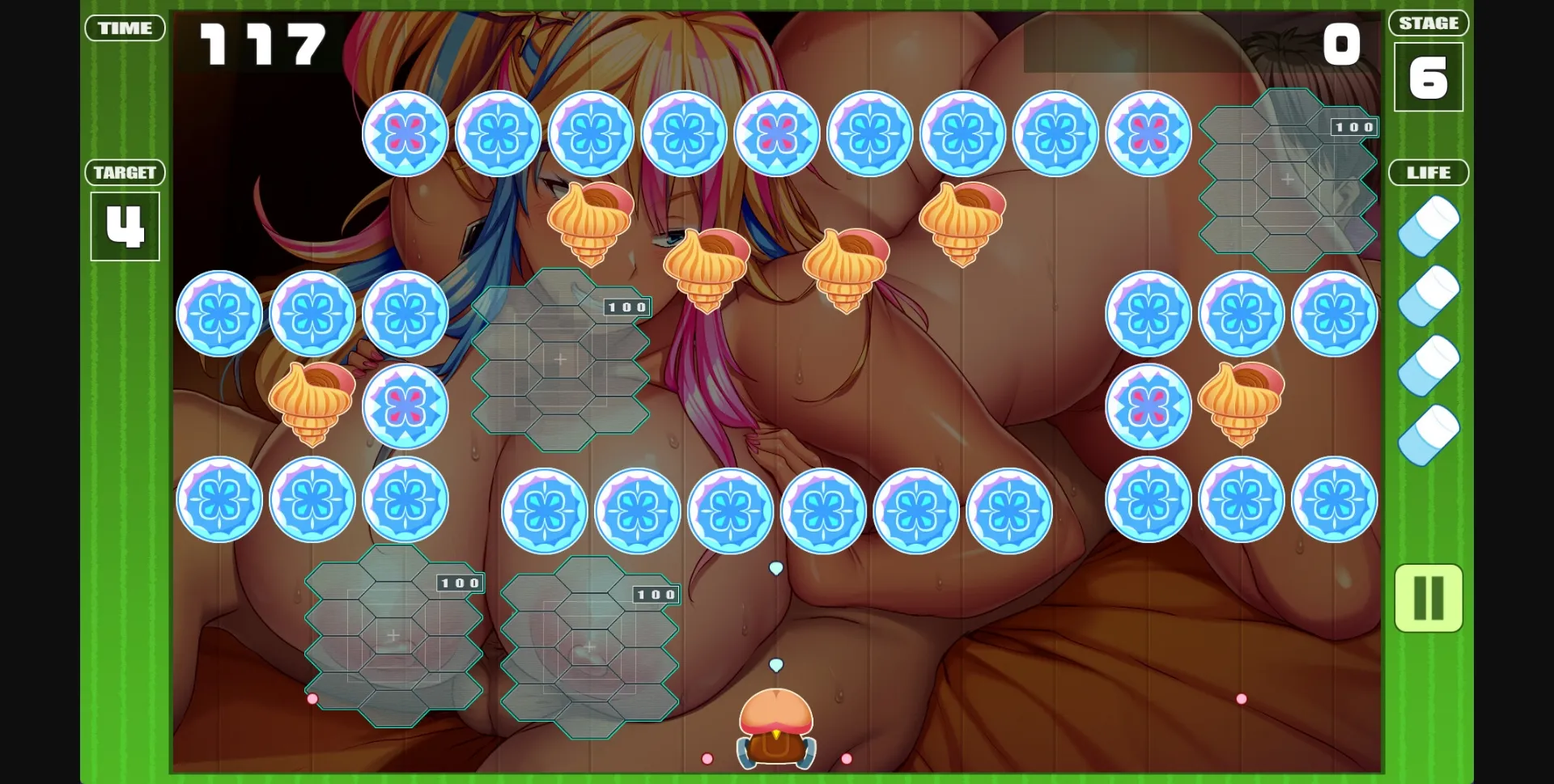Click the pink-centered blue flower bubble on top row
The height and width of the screenshot is (784, 1554).
pos(406,133)
